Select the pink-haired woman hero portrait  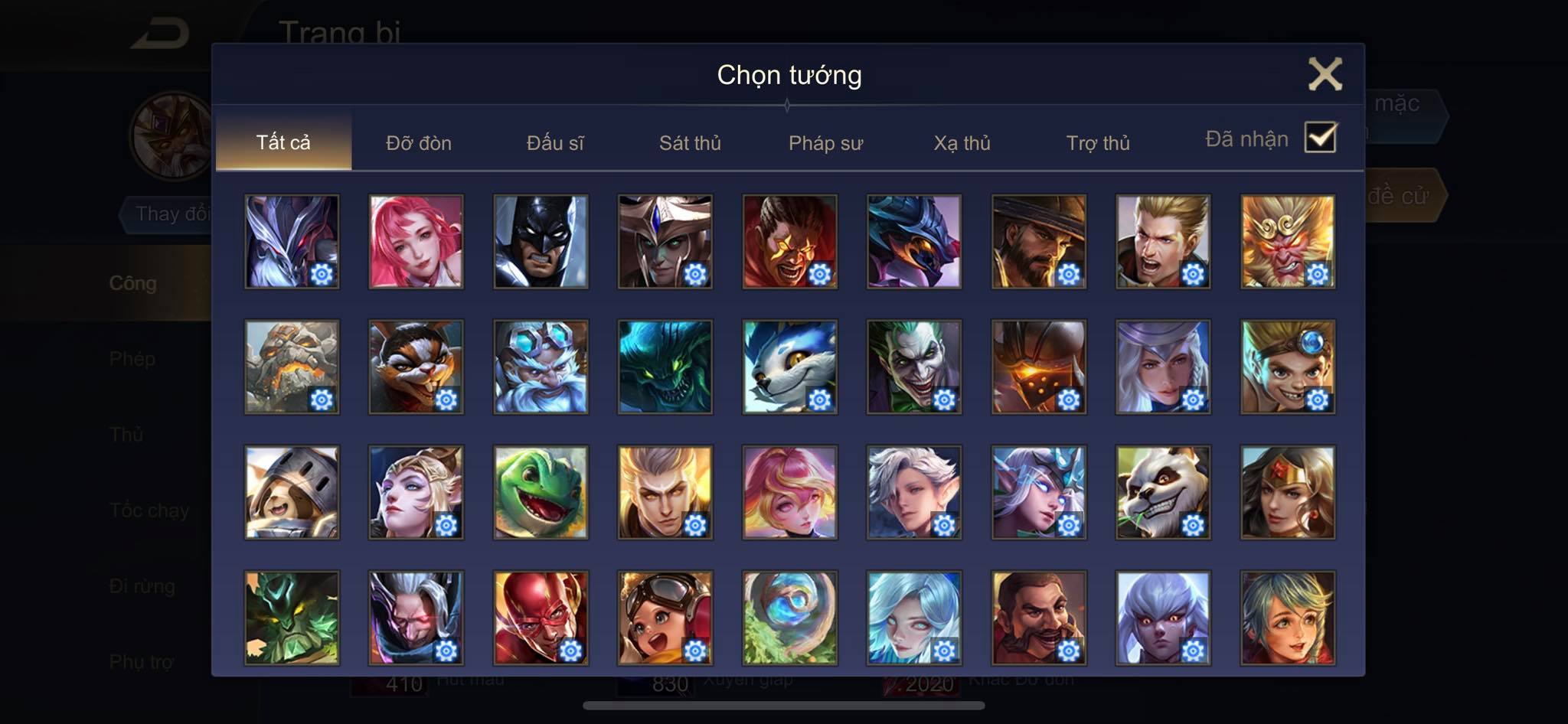click(416, 242)
